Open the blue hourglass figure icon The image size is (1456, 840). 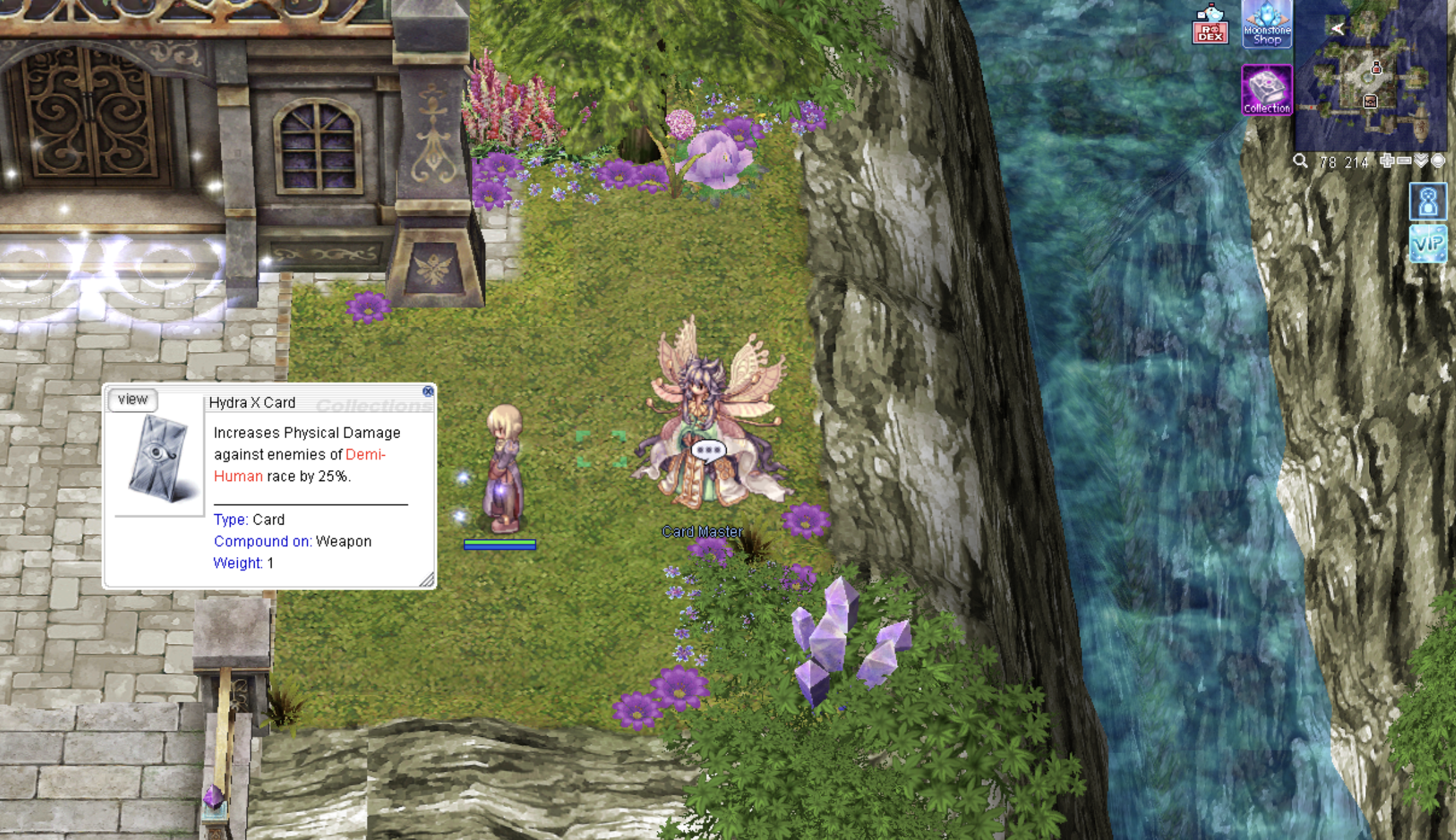1428,202
